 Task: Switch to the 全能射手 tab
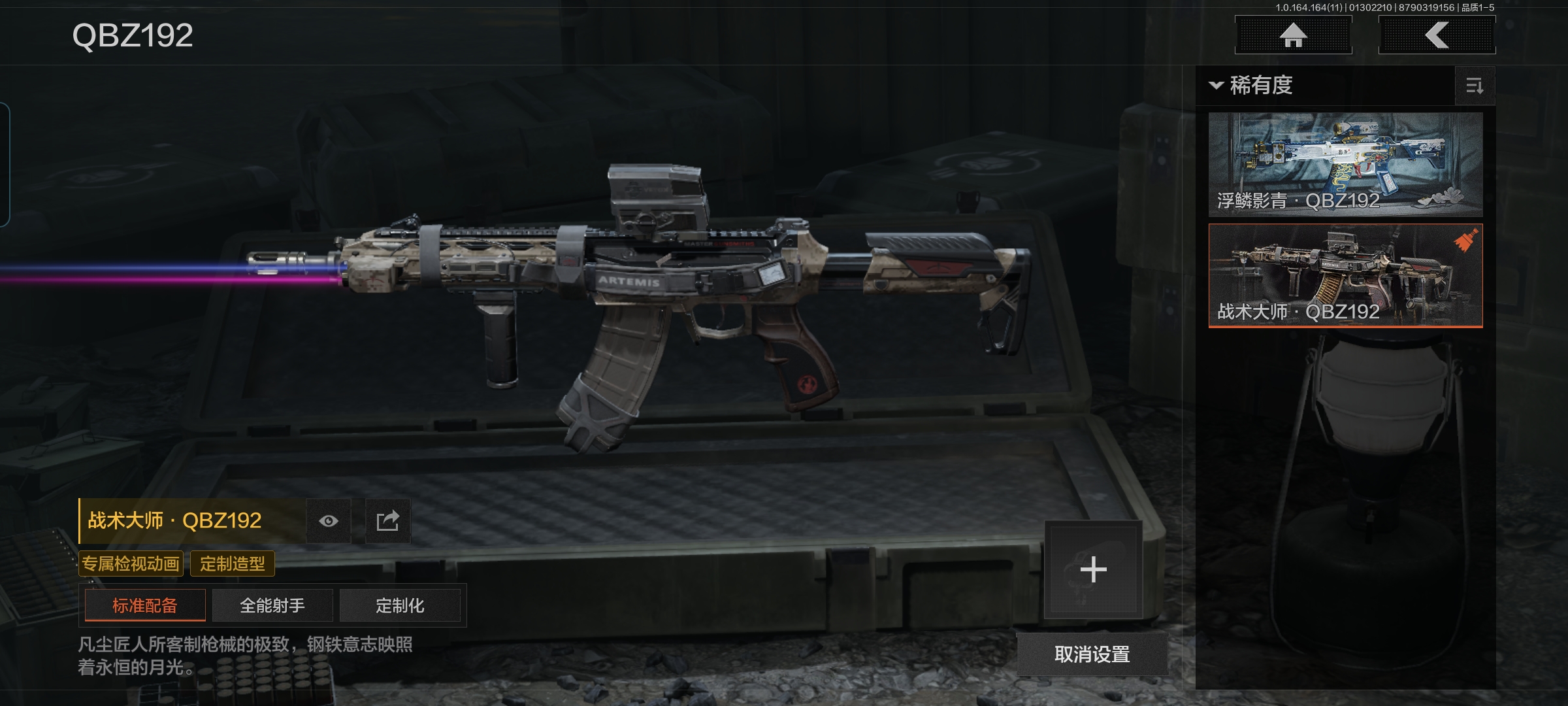(272, 605)
